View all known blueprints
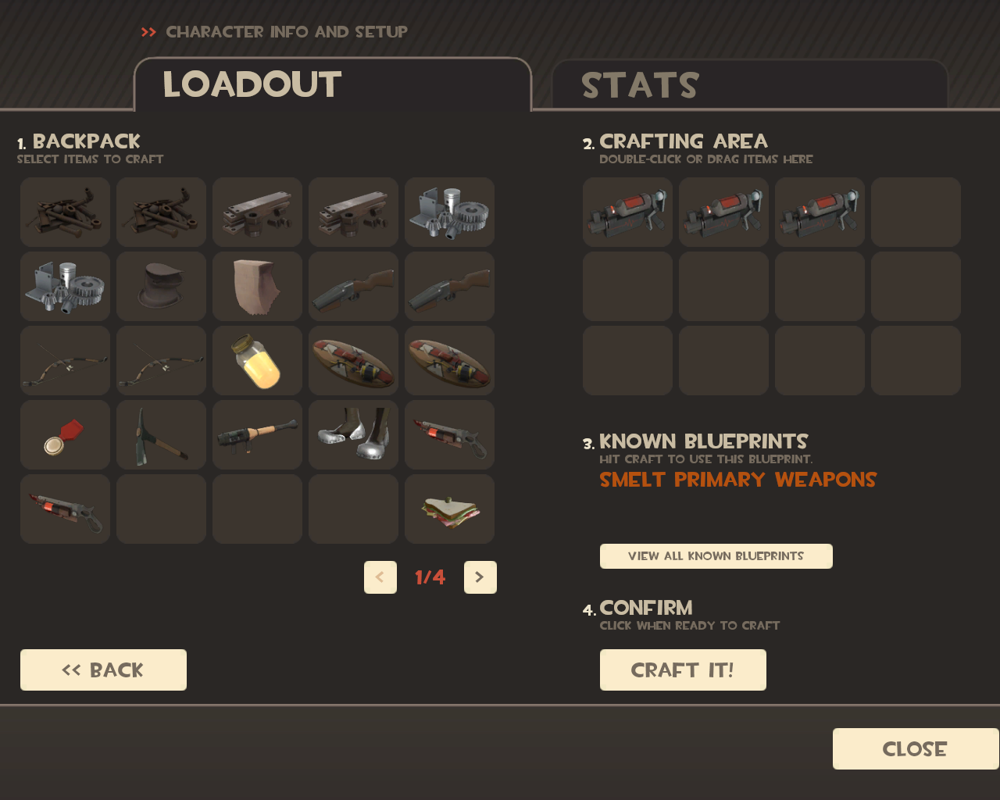This screenshot has width=1000, height=800. (x=716, y=556)
